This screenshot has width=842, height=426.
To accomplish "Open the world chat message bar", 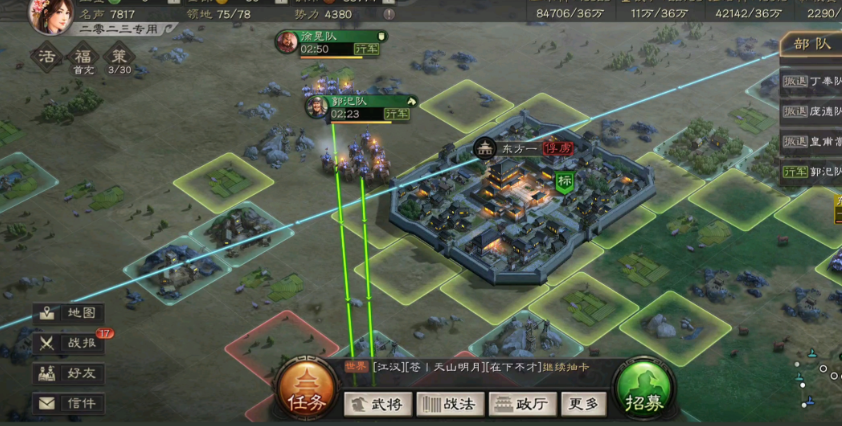I will [470, 367].
